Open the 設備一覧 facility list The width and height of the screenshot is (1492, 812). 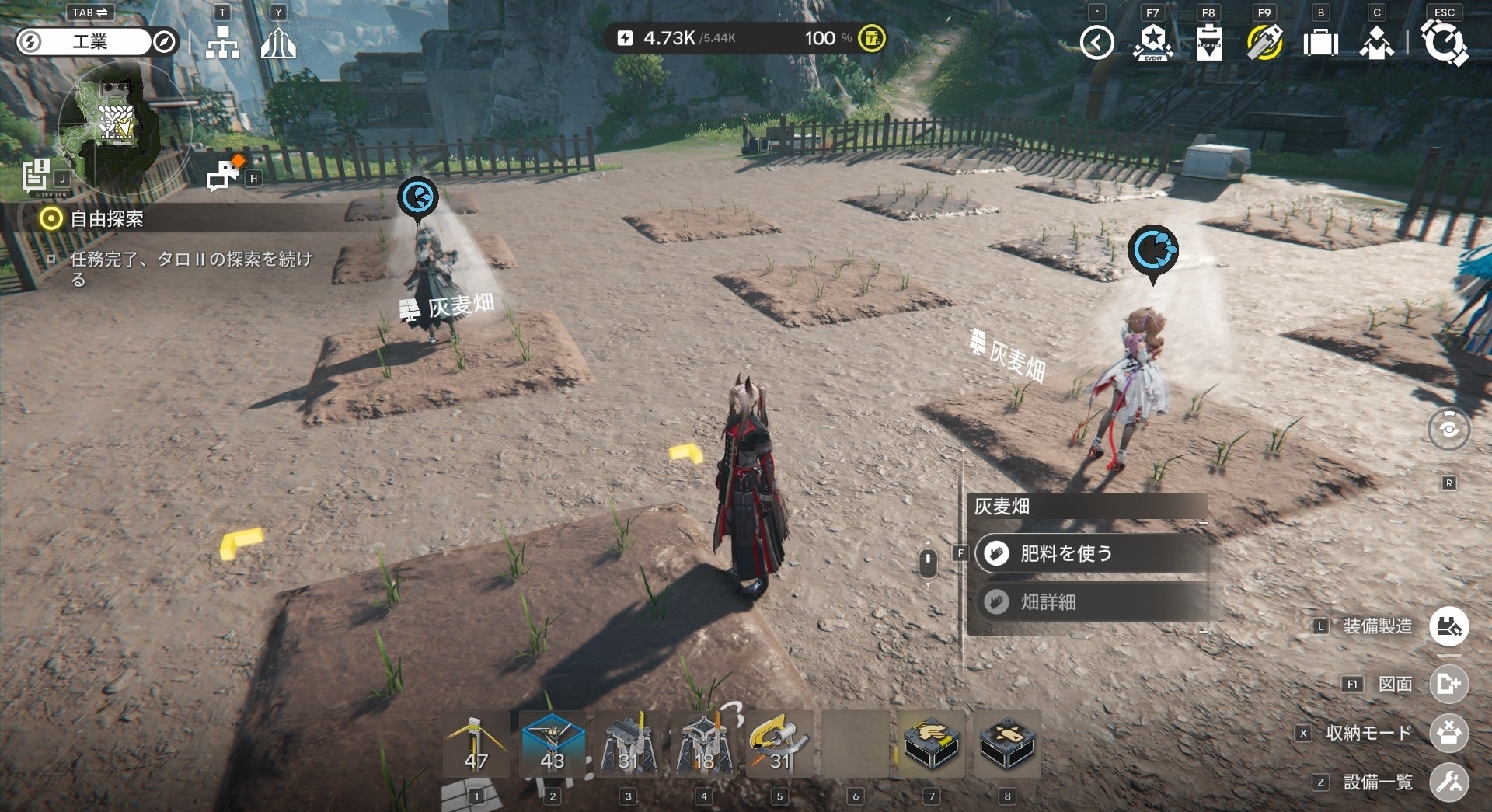[x=1448, y=782]
